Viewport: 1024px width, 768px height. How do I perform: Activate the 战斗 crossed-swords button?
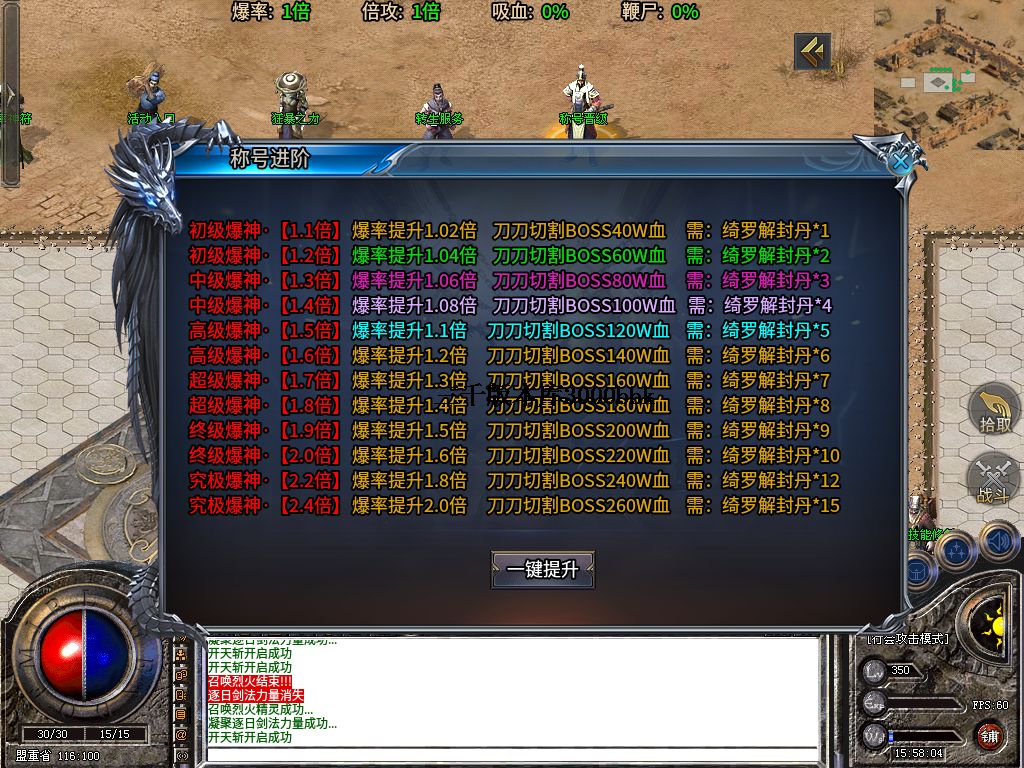point(994,480)
